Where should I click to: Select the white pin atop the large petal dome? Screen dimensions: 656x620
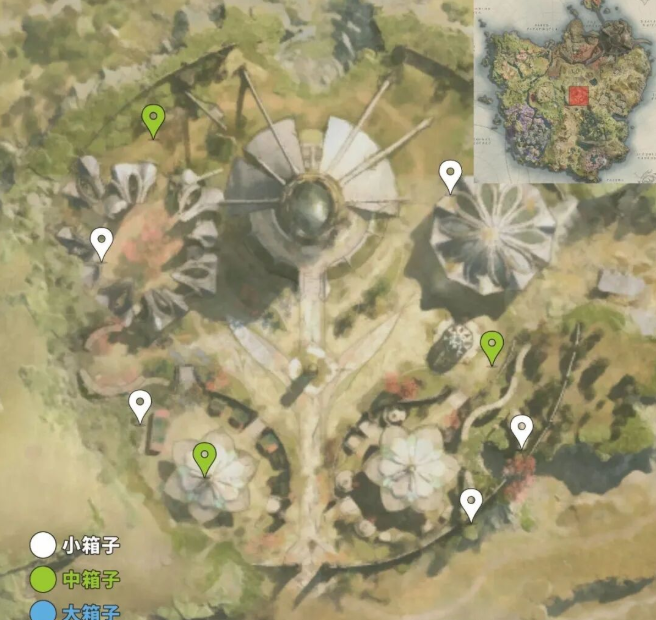451,176
